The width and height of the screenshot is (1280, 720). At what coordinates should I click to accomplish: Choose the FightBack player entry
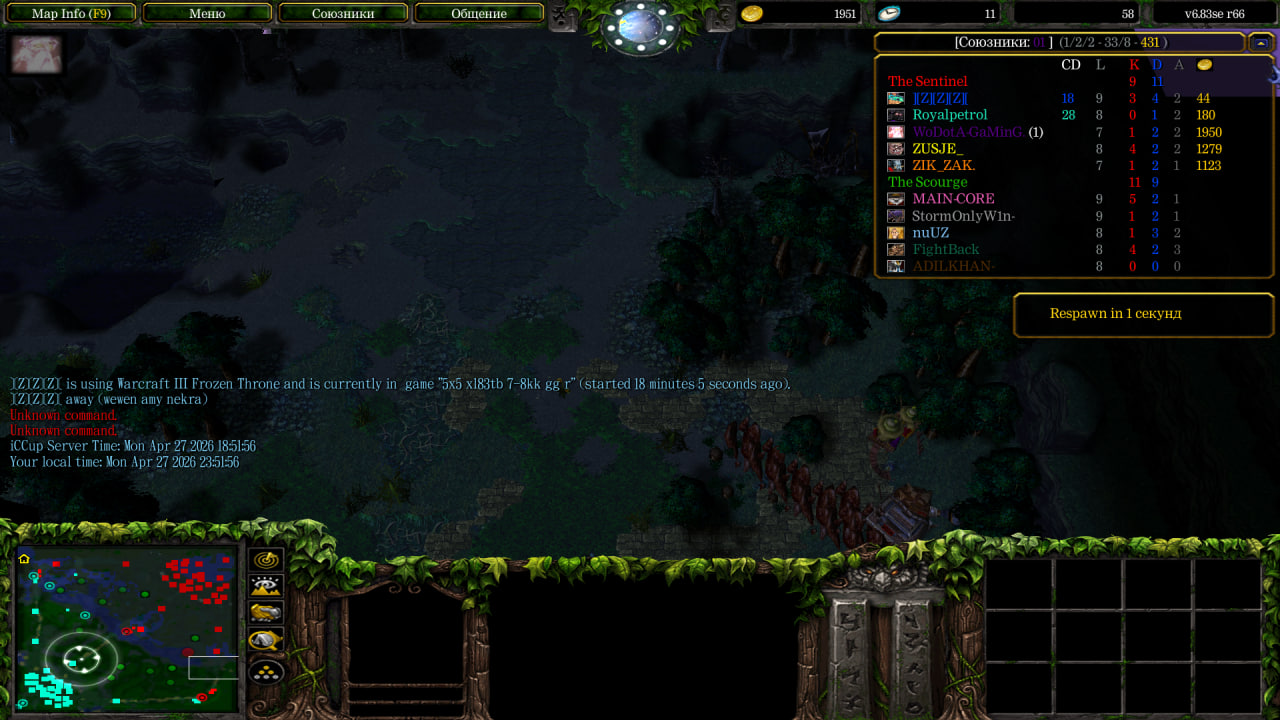[x=945, y=250]
